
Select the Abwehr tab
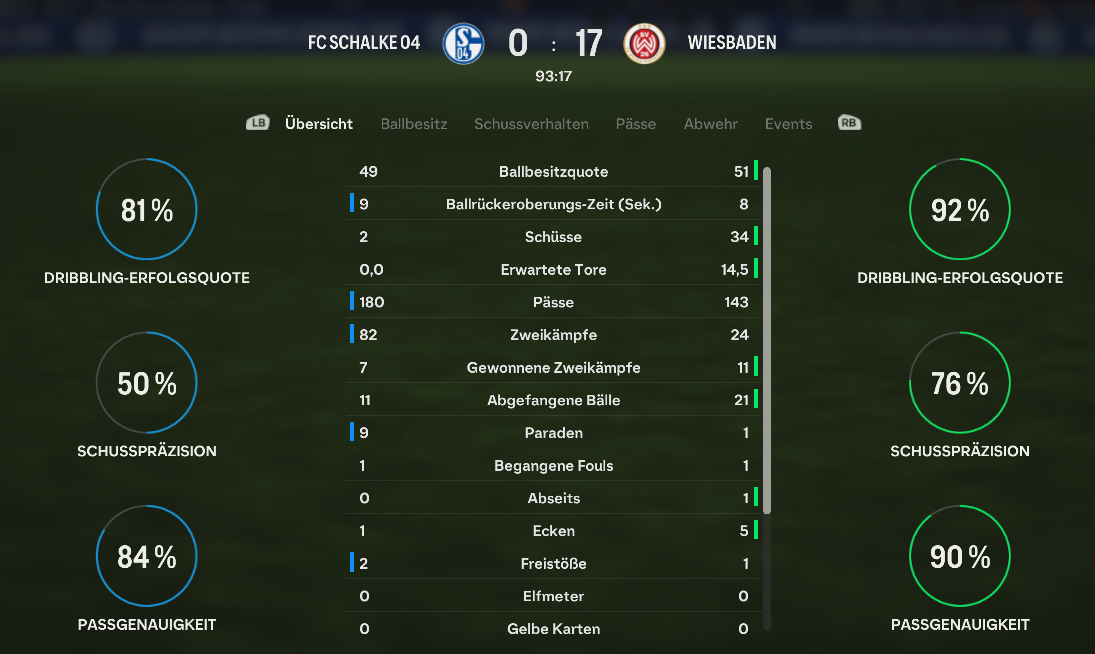pyautogui.click(x=711, y=124)
